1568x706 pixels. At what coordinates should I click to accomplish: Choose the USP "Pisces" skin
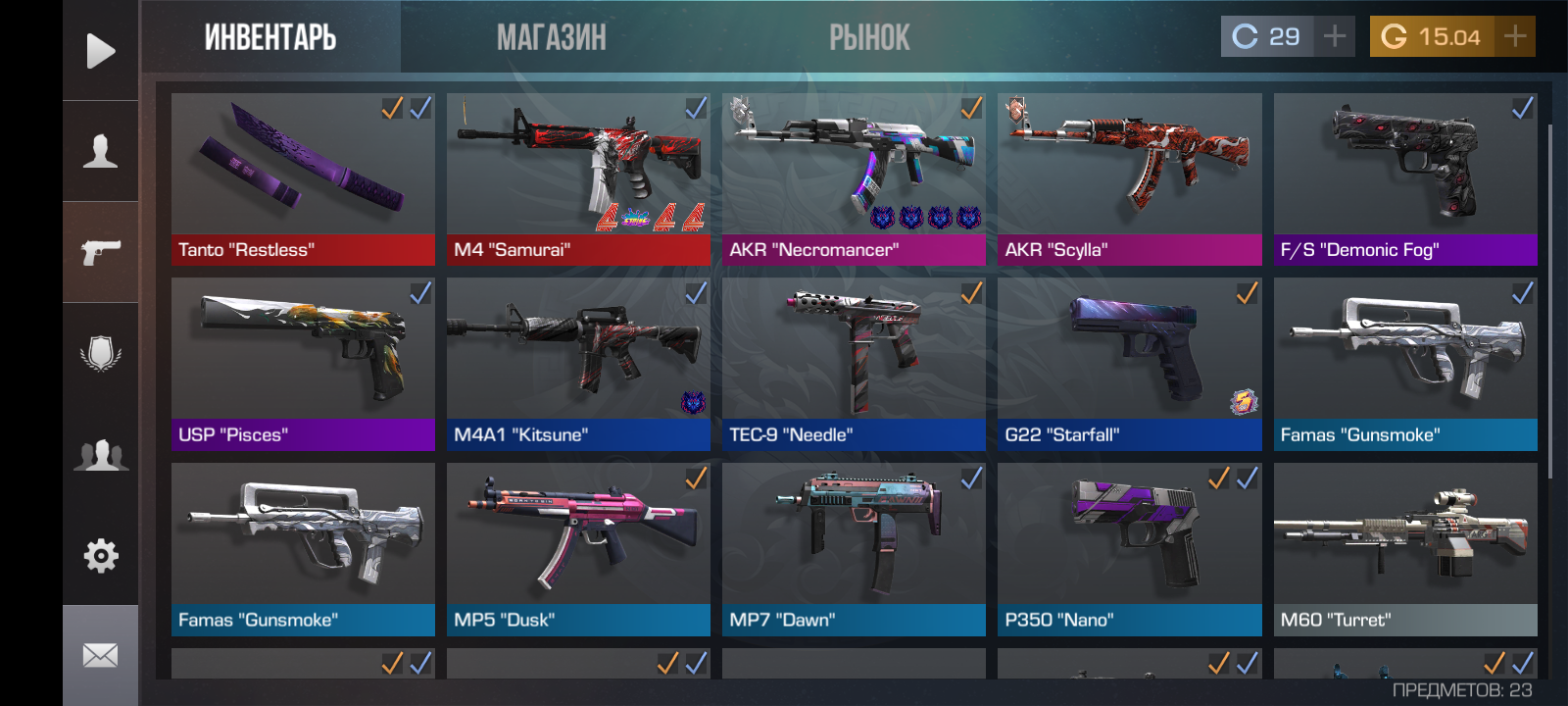coord(303,364)
